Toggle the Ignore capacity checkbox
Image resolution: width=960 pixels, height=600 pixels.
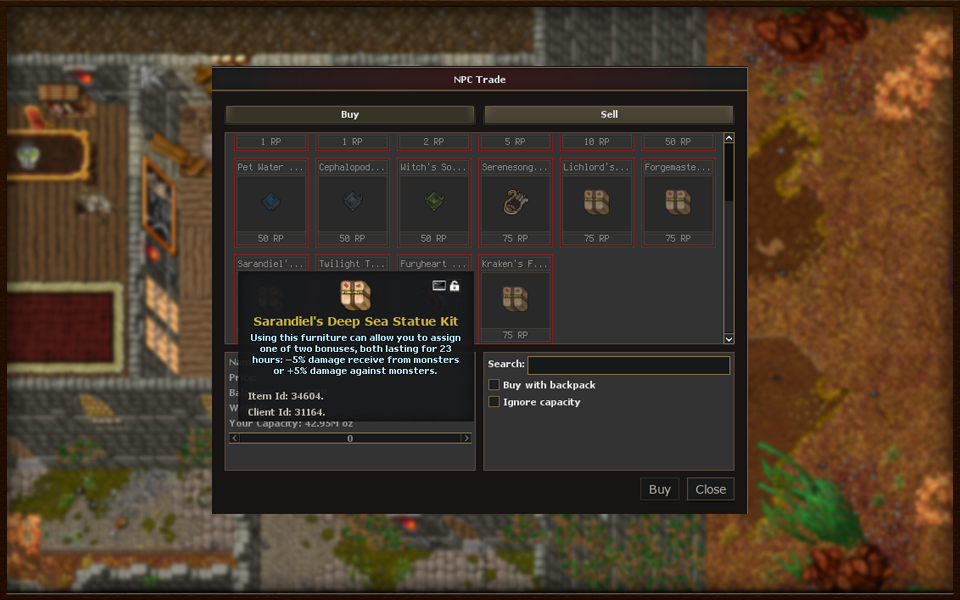pos(494,402)
